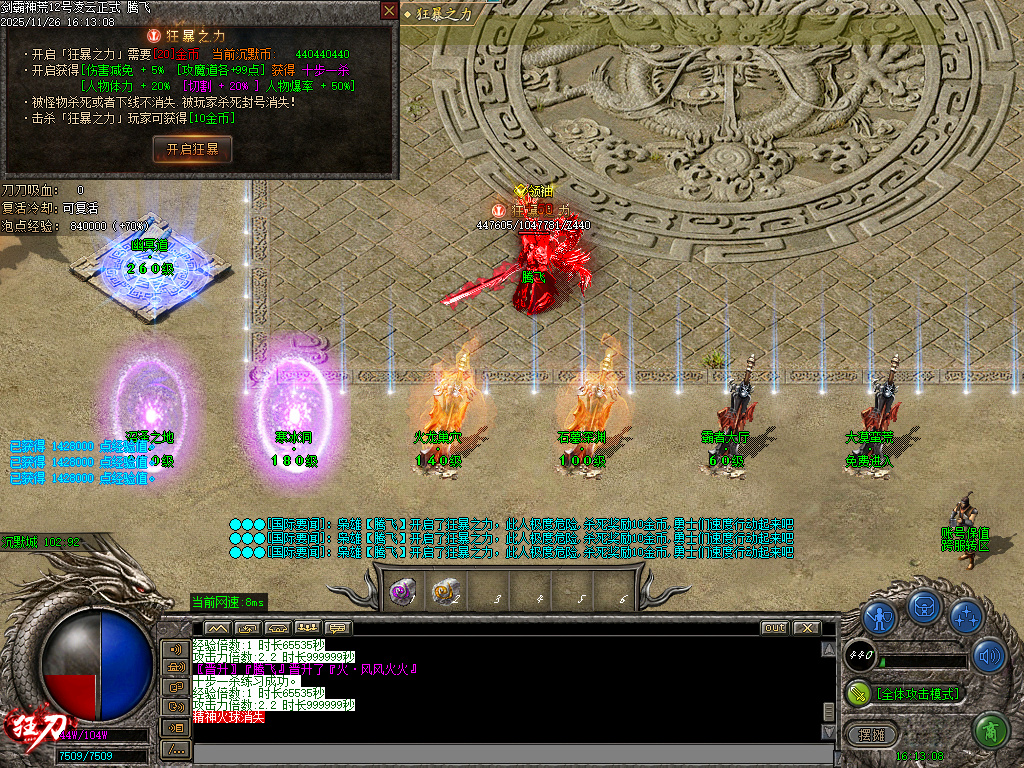Viewport: 1024px width, 768px height.
Task: Open the bag inventory chest icon
Action: pyautogui.click(x=925, y=608)
